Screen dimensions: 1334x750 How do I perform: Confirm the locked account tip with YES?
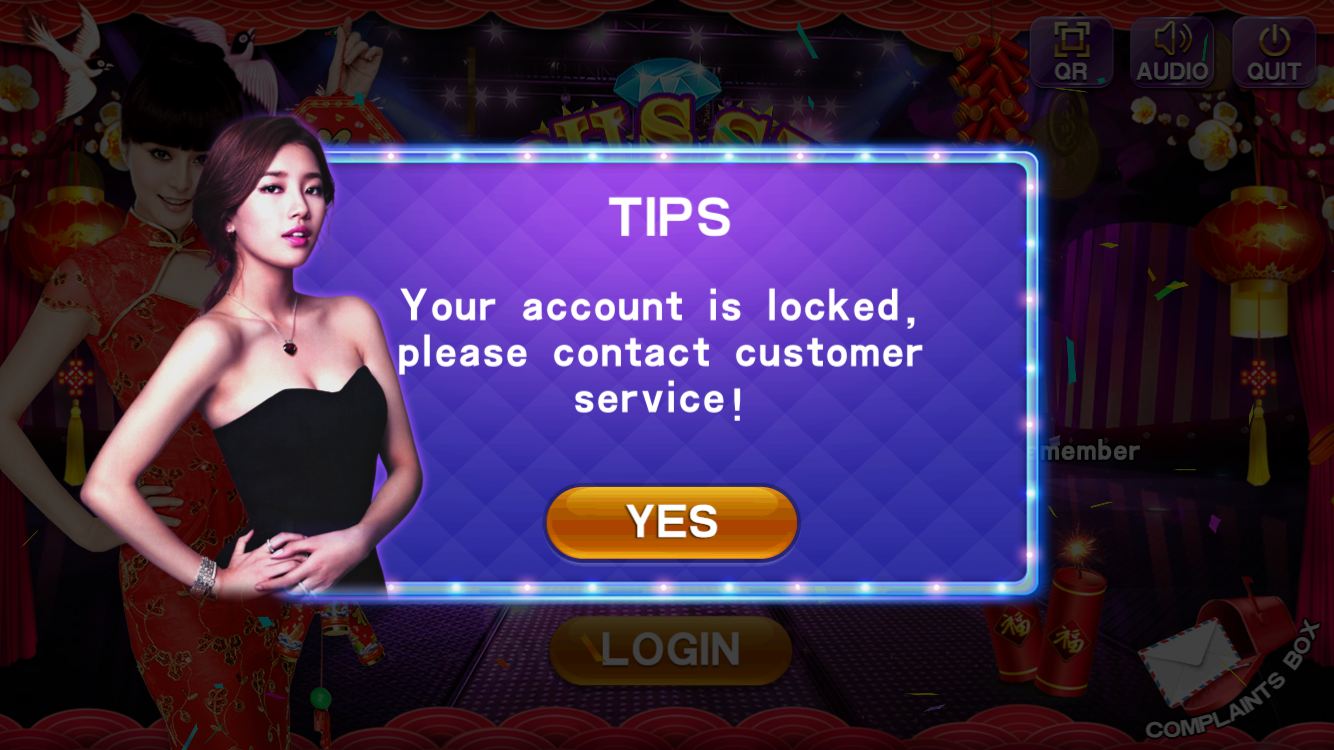tap(671, 522)
